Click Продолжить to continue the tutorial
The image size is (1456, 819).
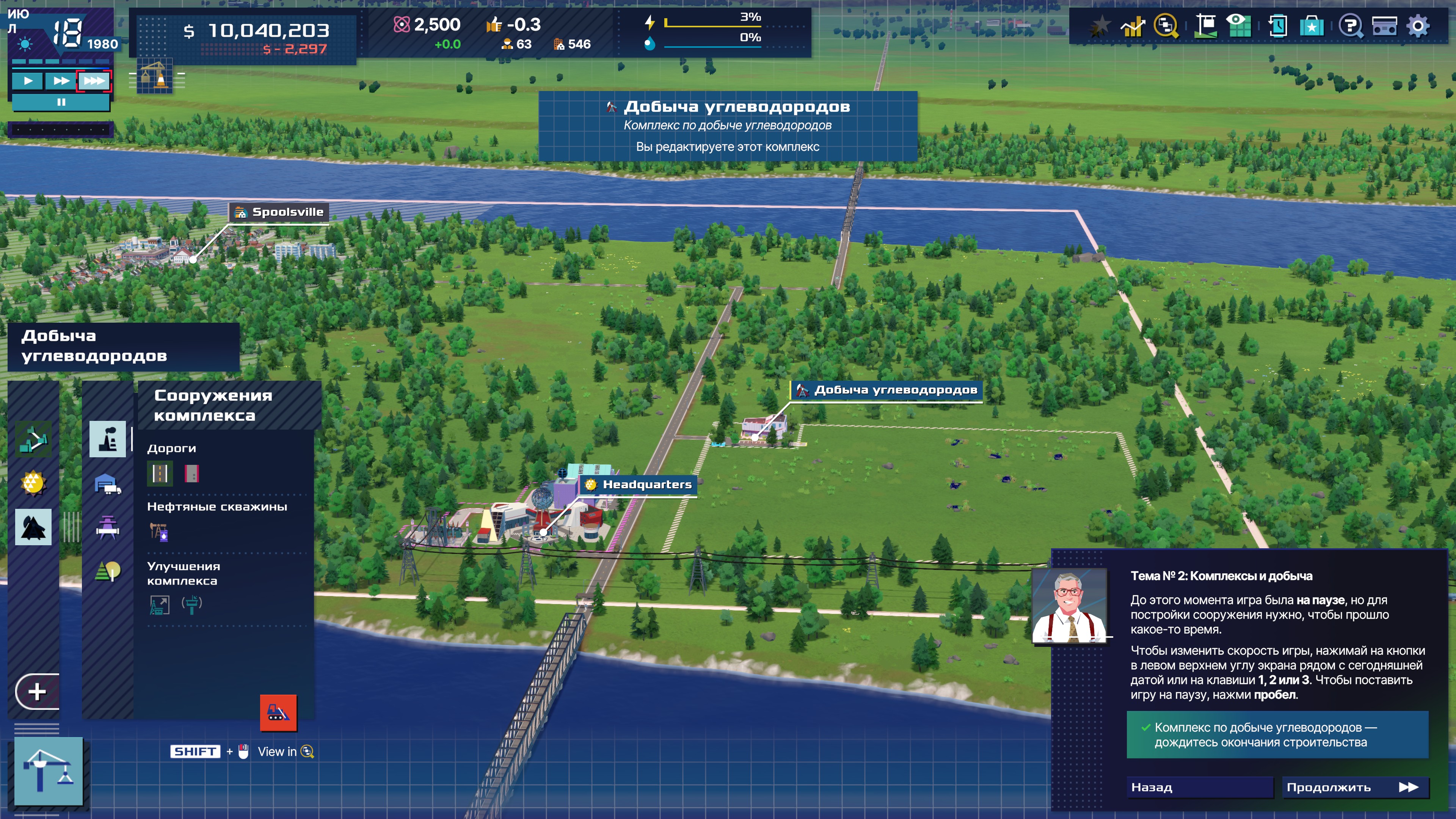1354,788
